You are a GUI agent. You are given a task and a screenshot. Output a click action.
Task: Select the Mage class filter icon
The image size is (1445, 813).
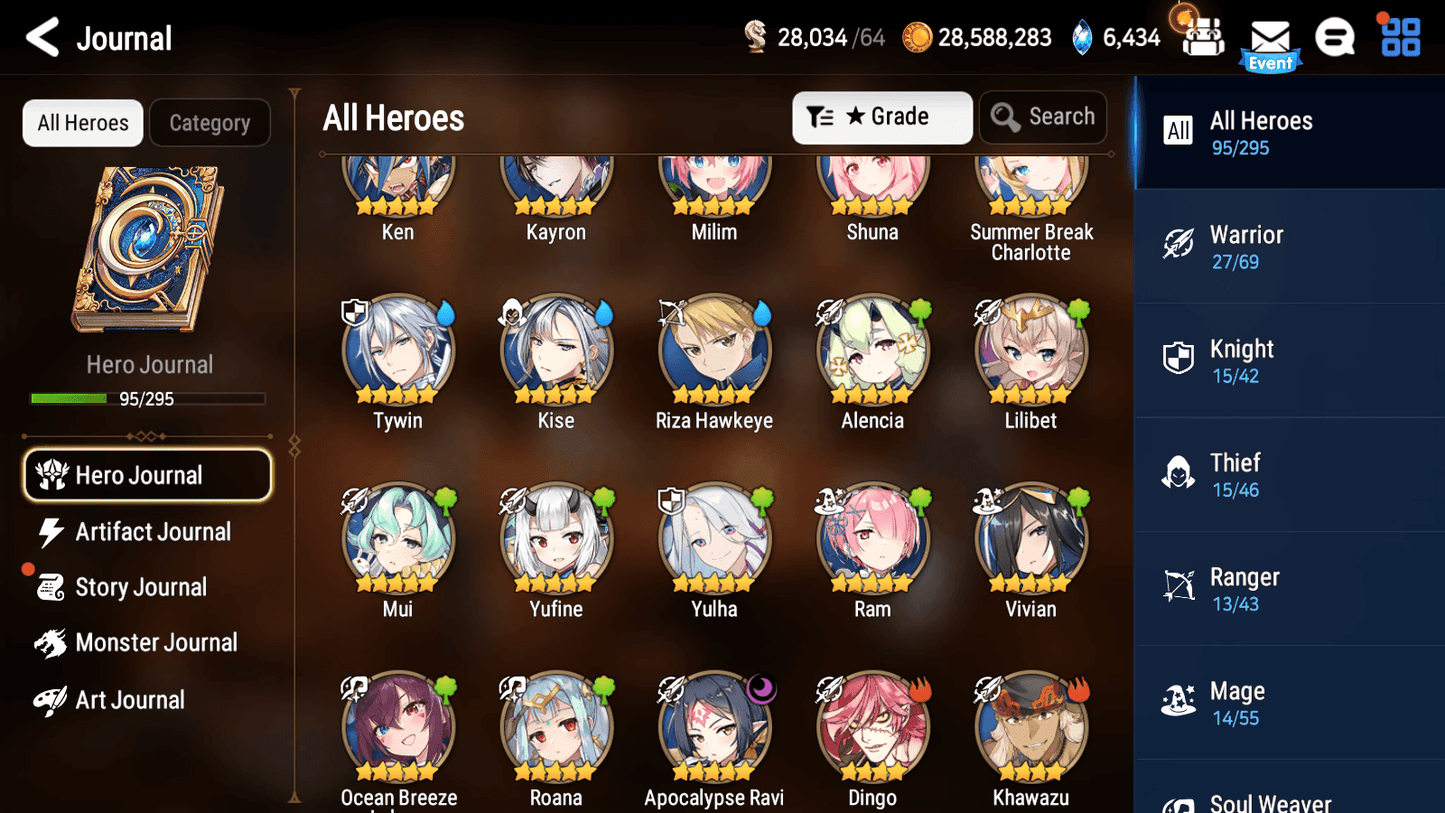1180,701
